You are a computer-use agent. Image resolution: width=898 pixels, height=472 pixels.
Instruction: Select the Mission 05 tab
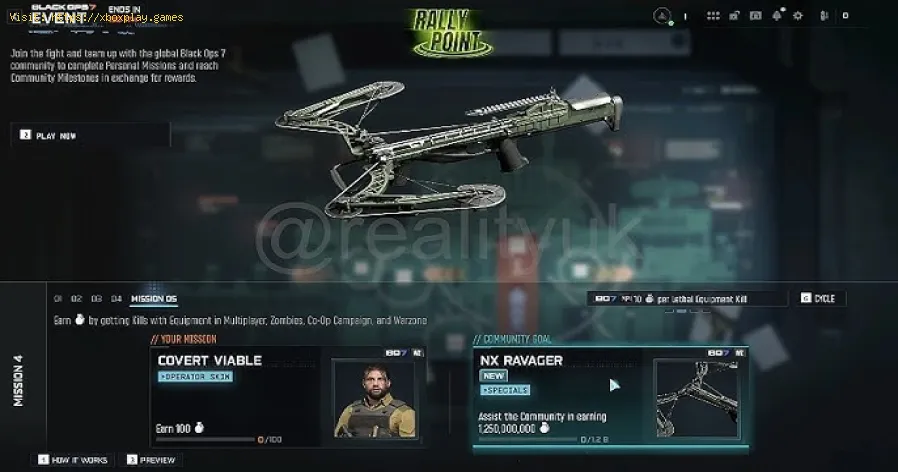153,298
